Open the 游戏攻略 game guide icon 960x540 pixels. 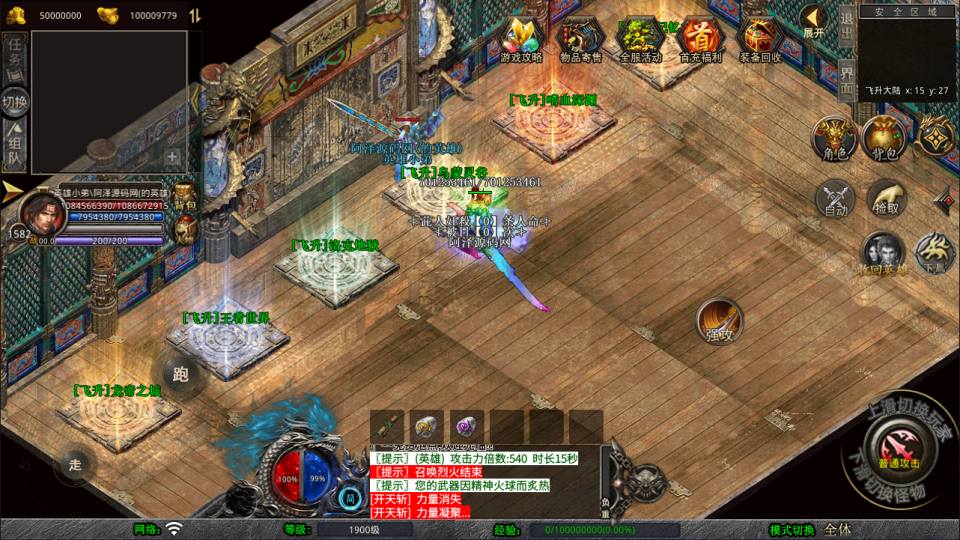click(521, 40)
